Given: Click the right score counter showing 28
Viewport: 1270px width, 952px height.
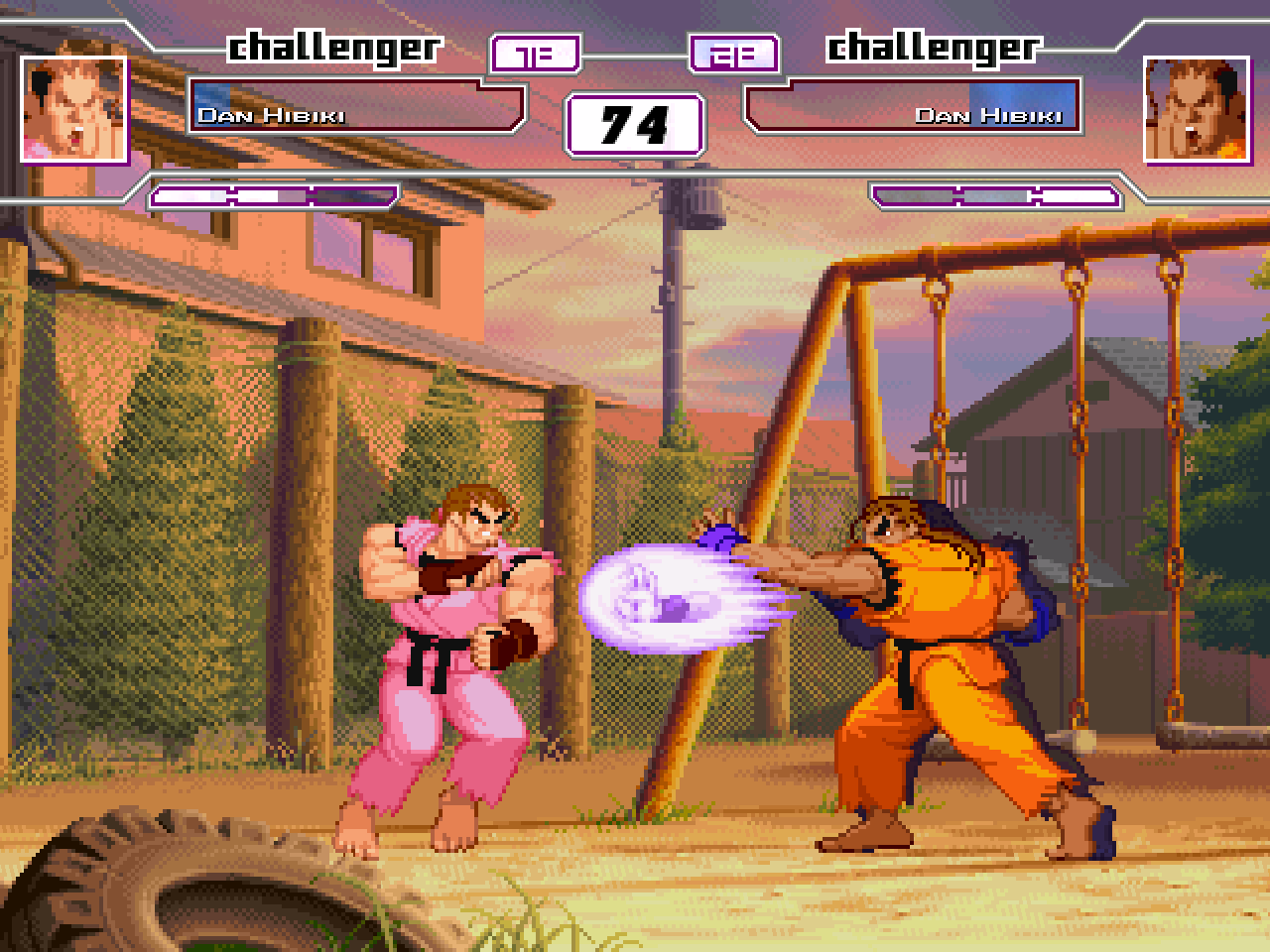Looking at the screenshot, I should [734, 55].
